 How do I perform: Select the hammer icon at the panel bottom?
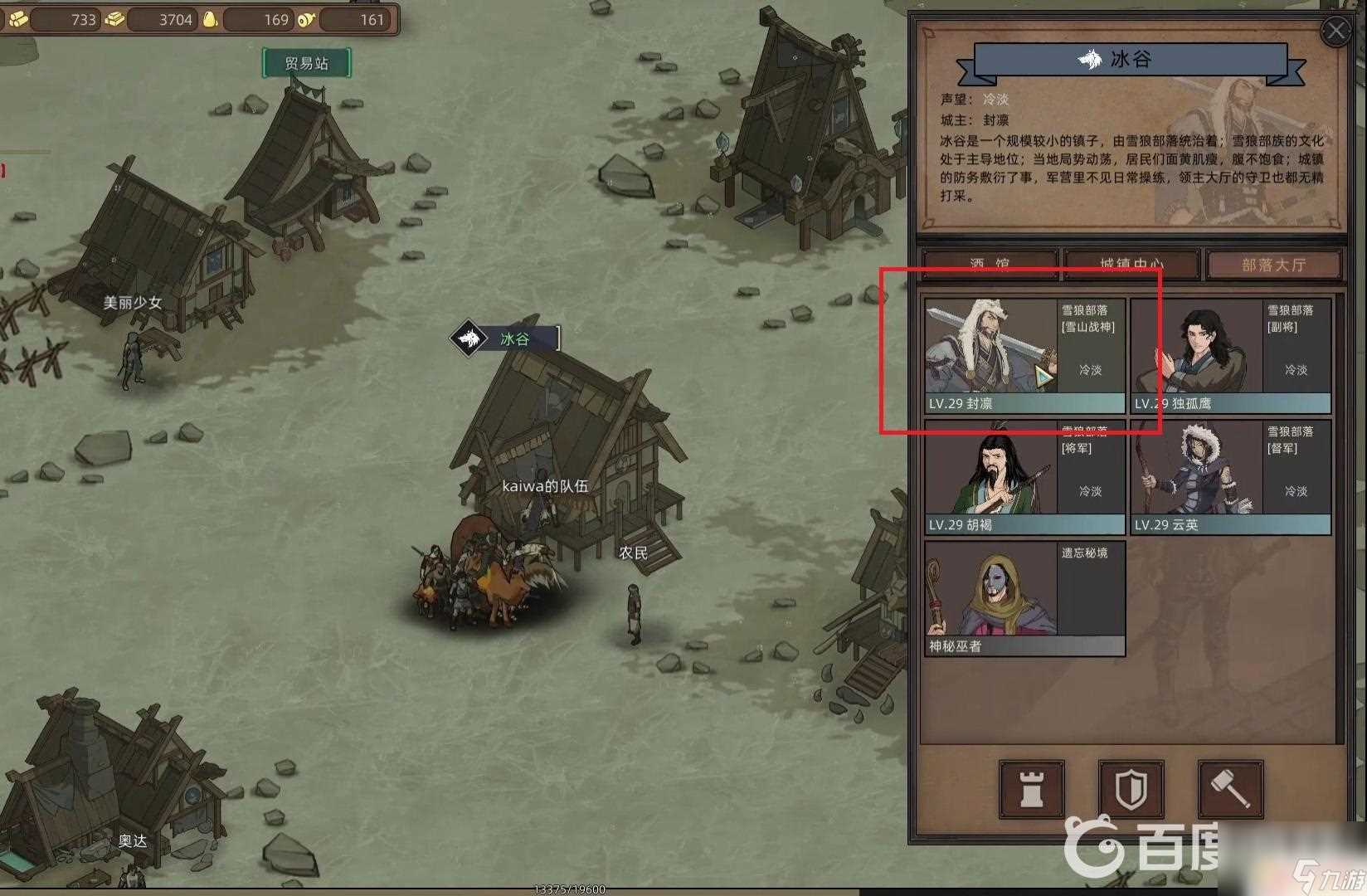tap(1231, 790)
